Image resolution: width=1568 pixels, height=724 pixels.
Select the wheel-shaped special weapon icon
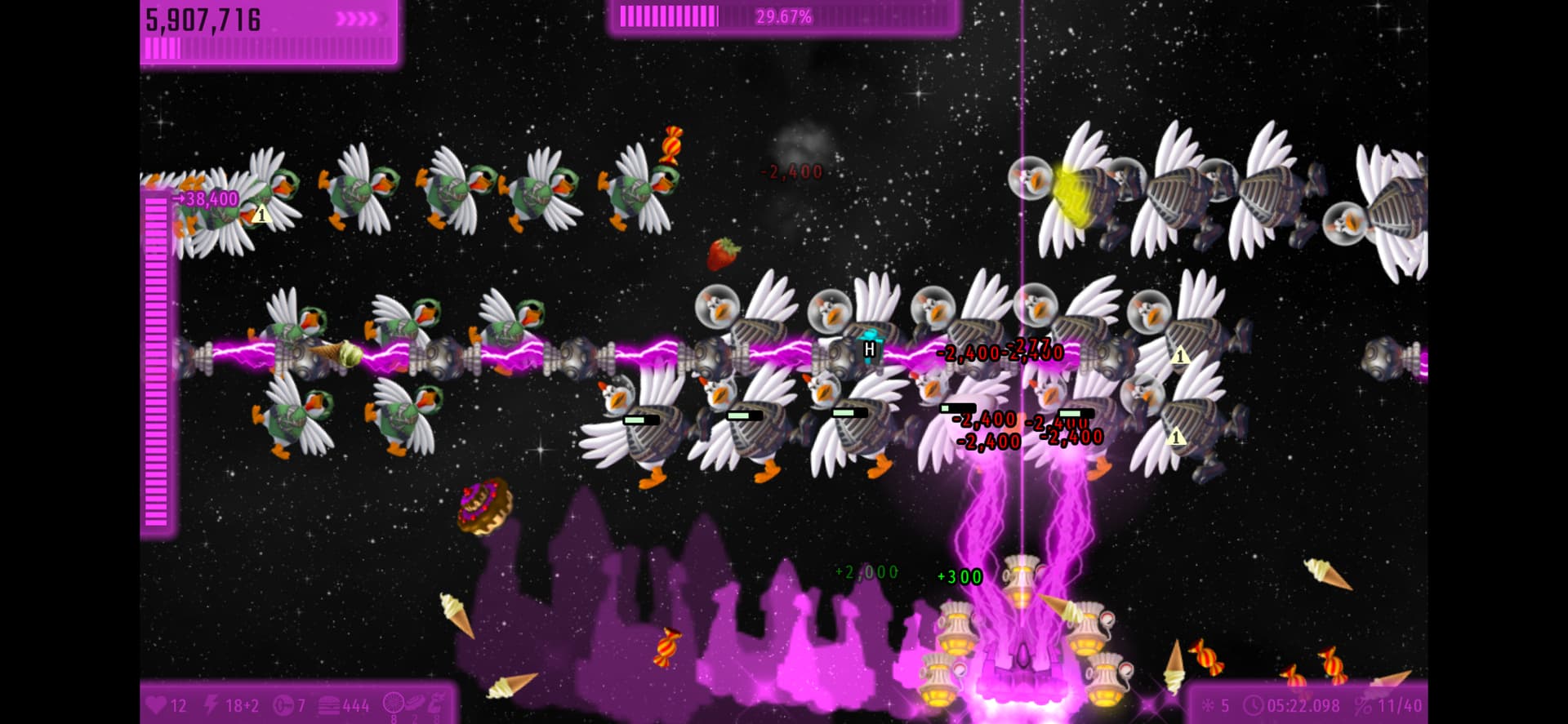394,703
